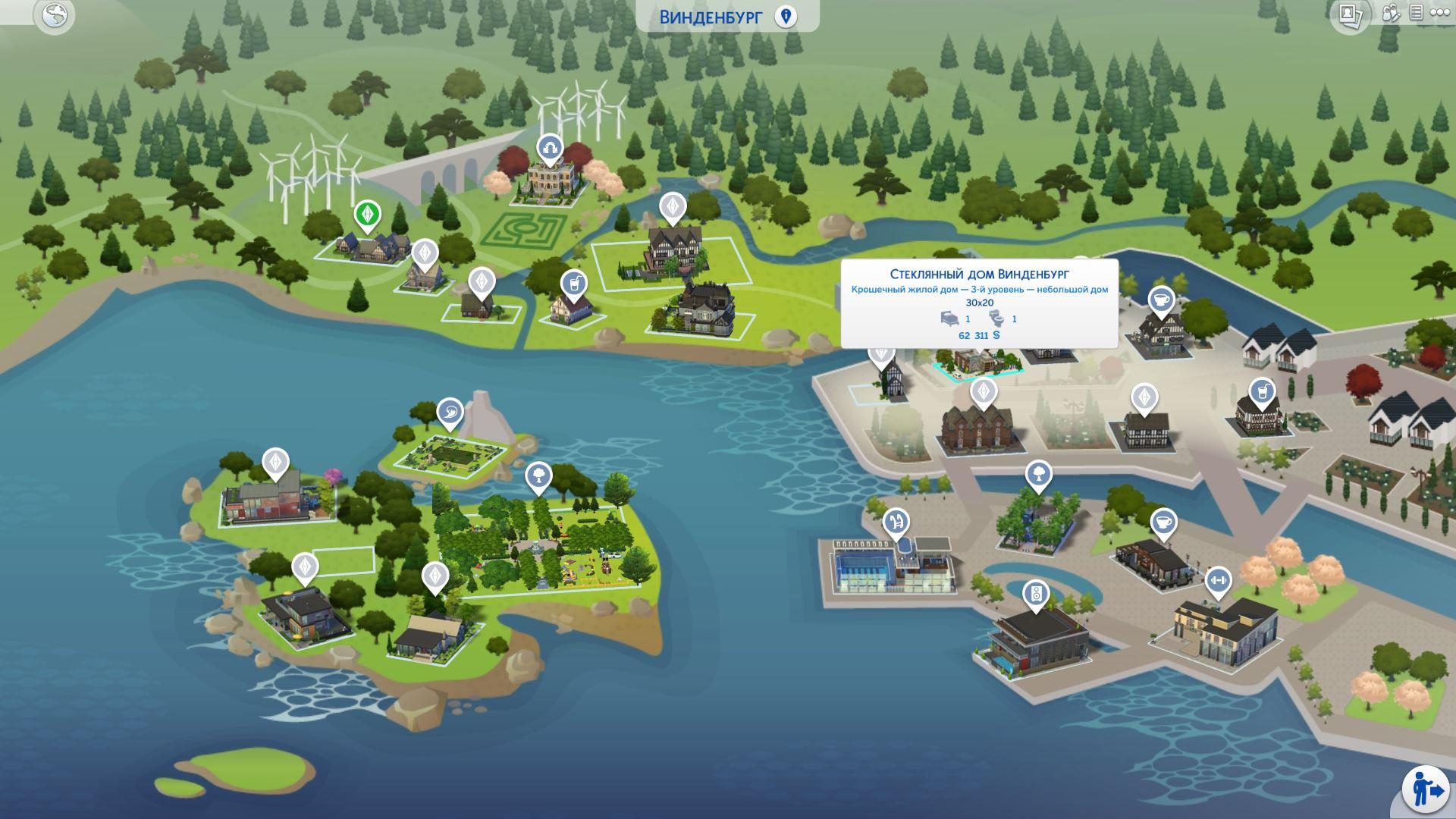Pick the swimming pool ladder venue marker
Viewport: 1456px width, 819px height.
click(x=896, y=522)
